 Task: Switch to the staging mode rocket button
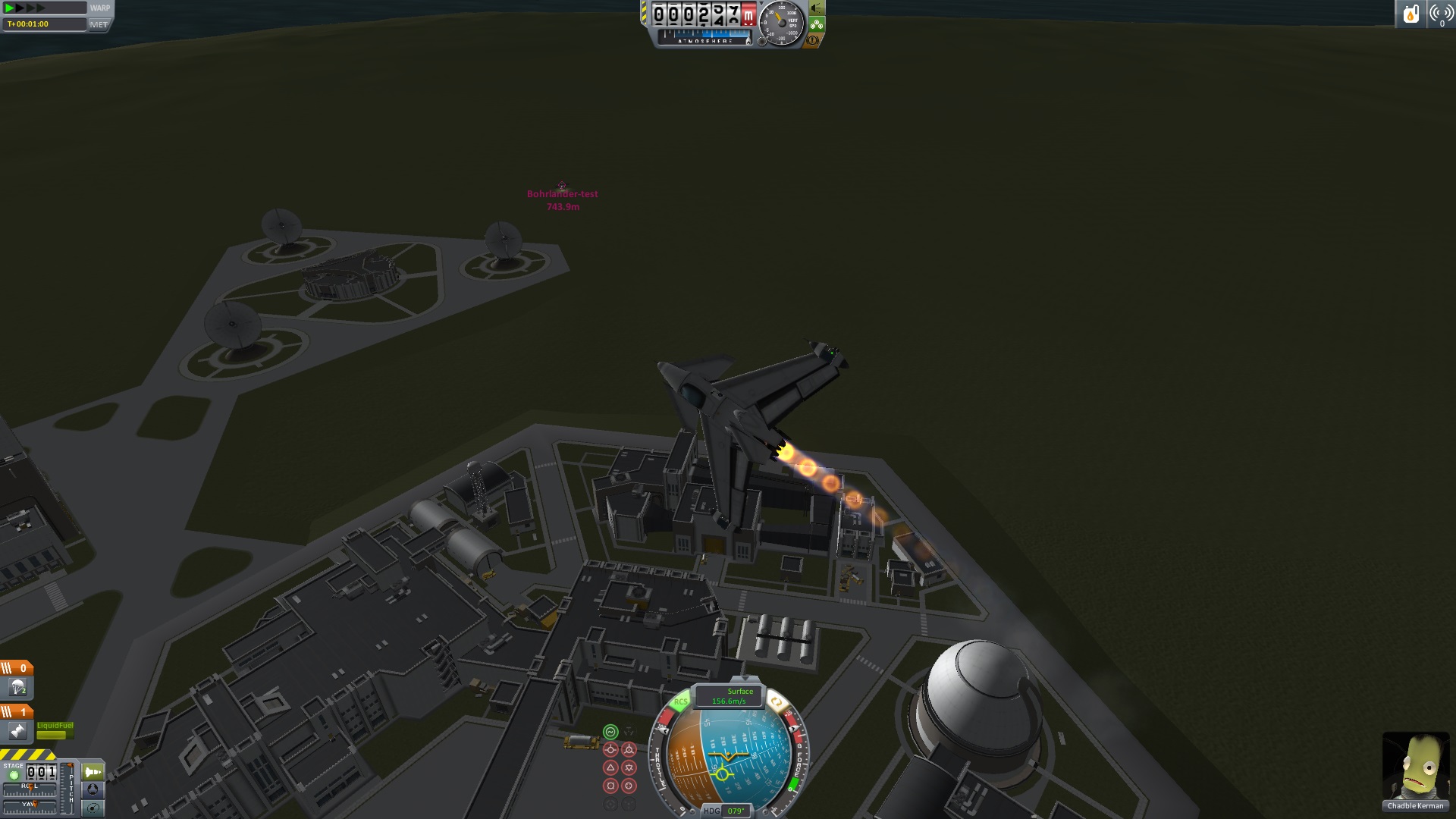[x=93, y=773]
